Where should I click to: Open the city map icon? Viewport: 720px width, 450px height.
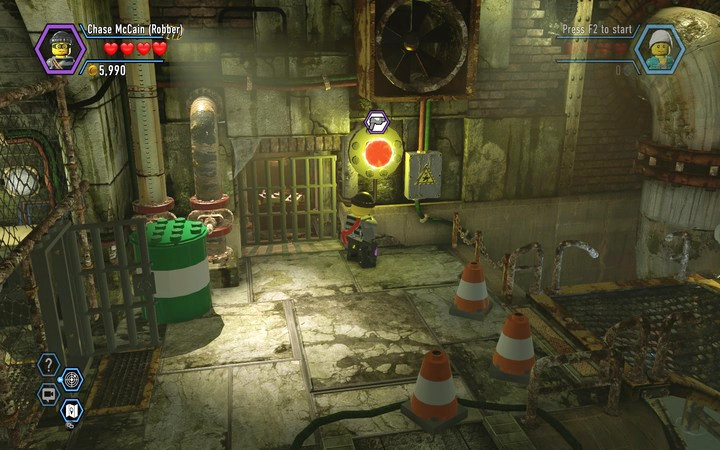click(72, 409)
